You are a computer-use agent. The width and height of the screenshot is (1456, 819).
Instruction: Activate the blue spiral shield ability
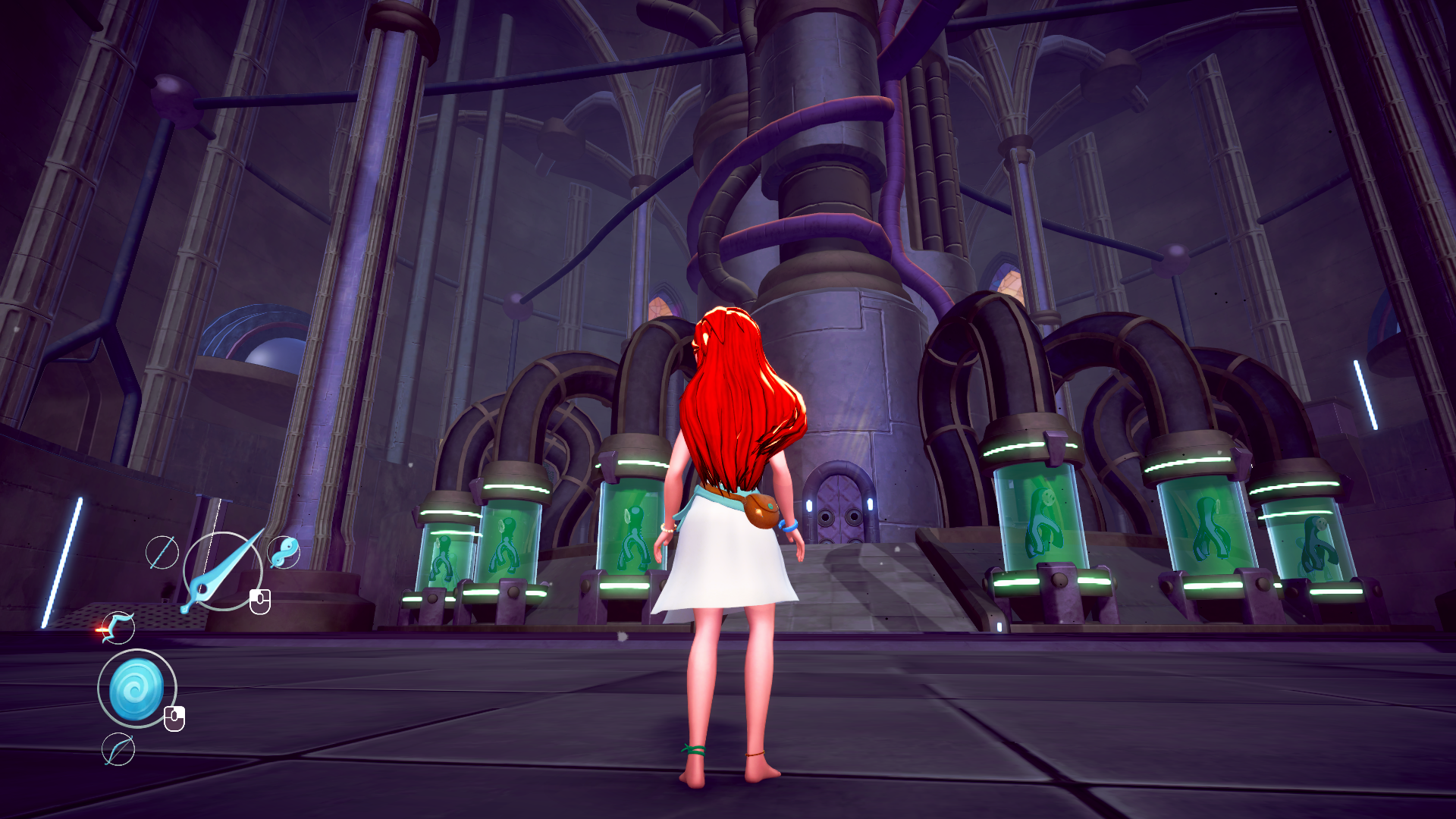pos(136,689)
